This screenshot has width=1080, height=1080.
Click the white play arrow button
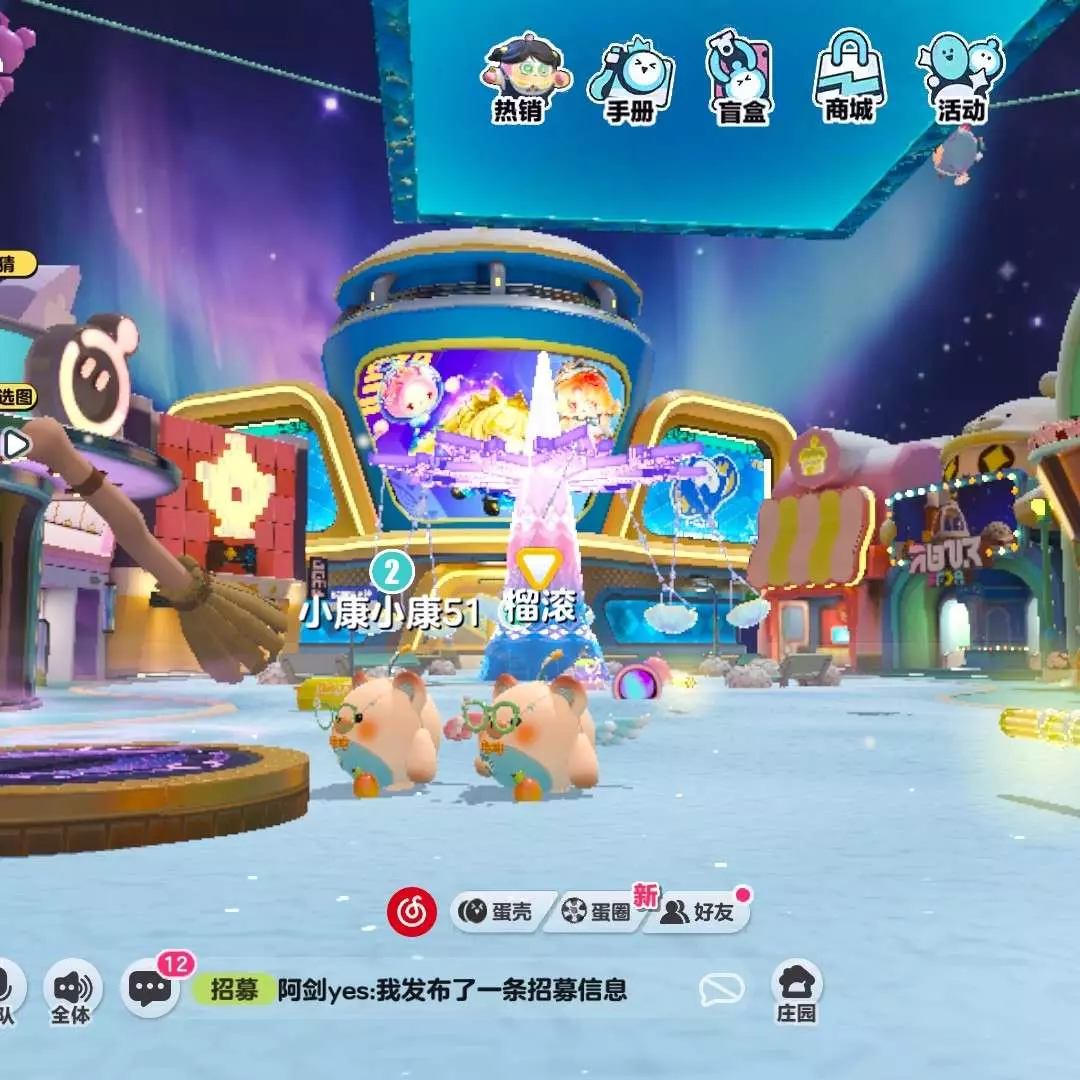14,443
